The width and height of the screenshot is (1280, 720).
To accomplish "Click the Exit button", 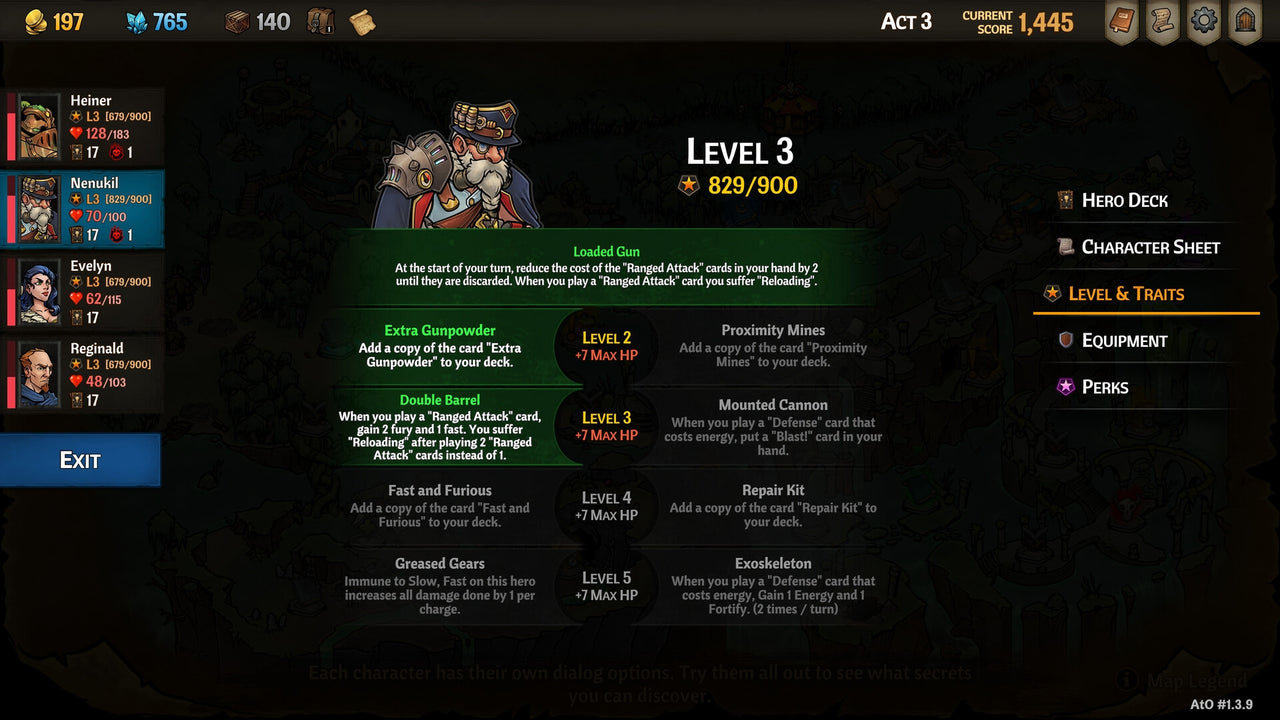I will pos(80,460).
